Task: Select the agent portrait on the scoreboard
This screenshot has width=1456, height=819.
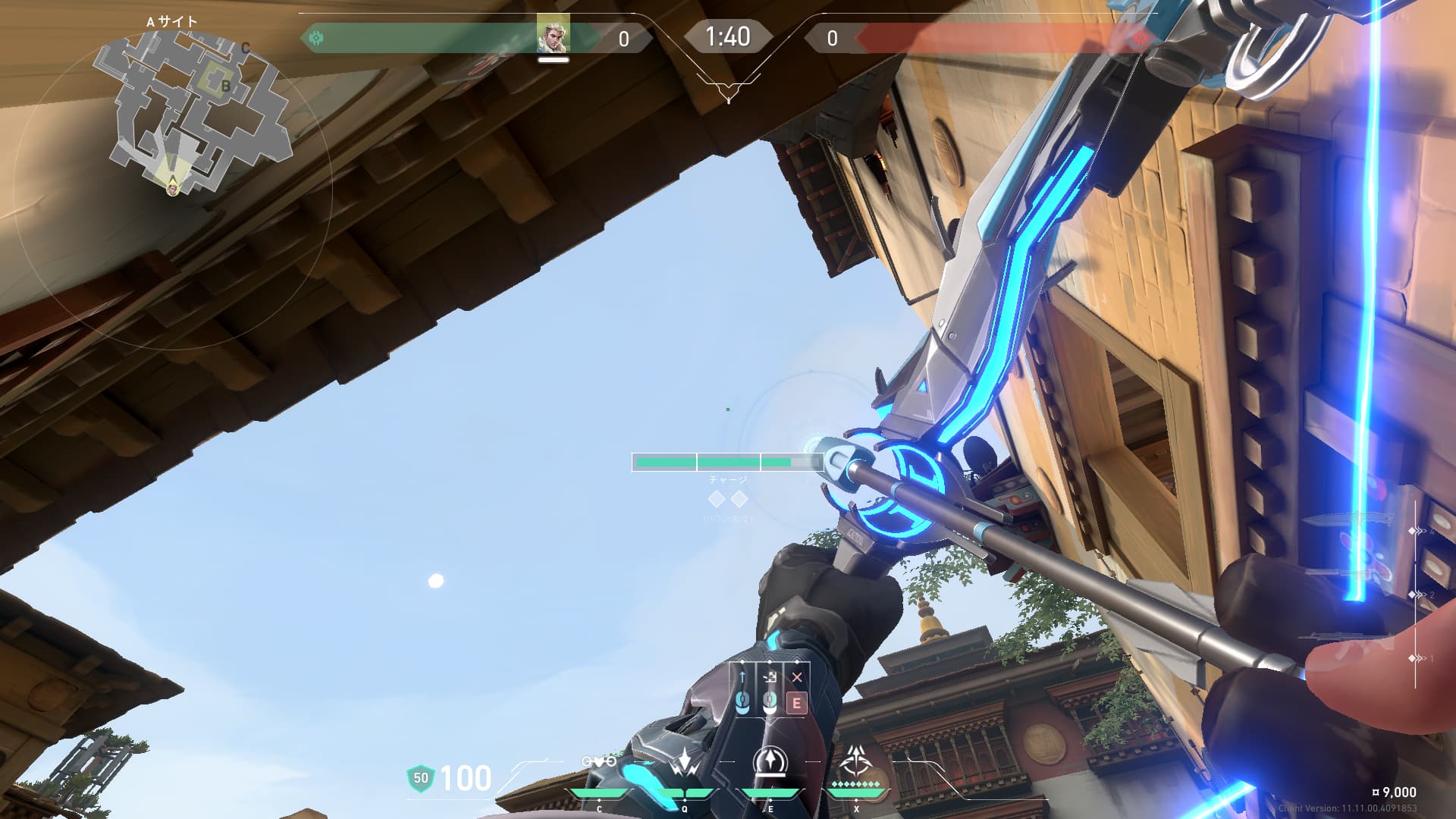Action: coord(553,34)
